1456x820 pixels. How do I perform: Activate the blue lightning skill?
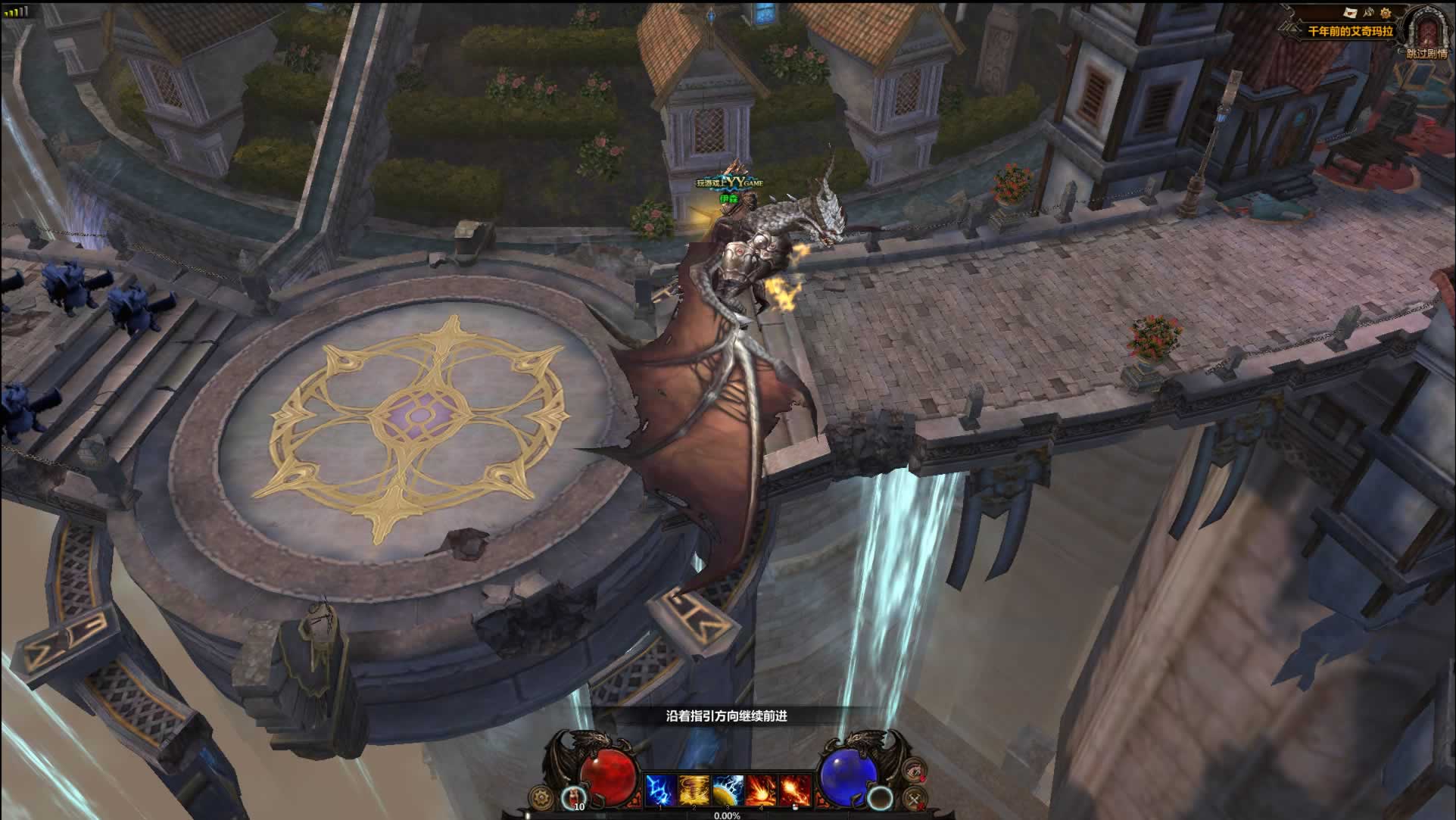coord(660,791)
